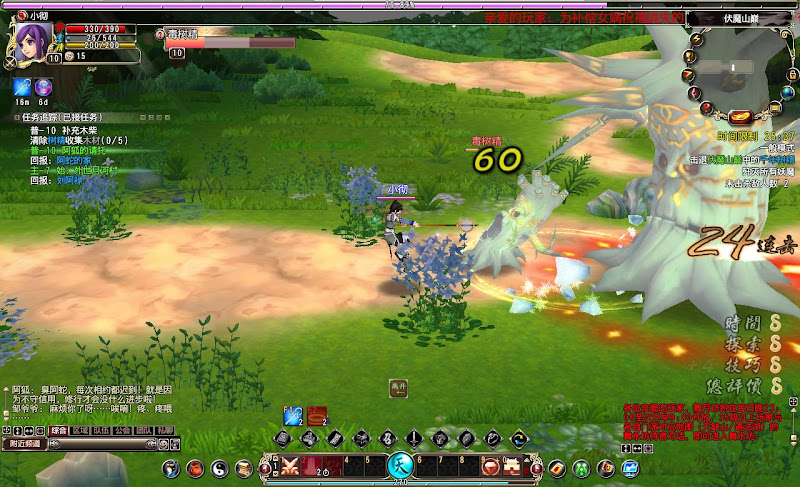Click the 附近频道 channel button
The width and height of the screenshot is (800, 487).
click(26, 443)
